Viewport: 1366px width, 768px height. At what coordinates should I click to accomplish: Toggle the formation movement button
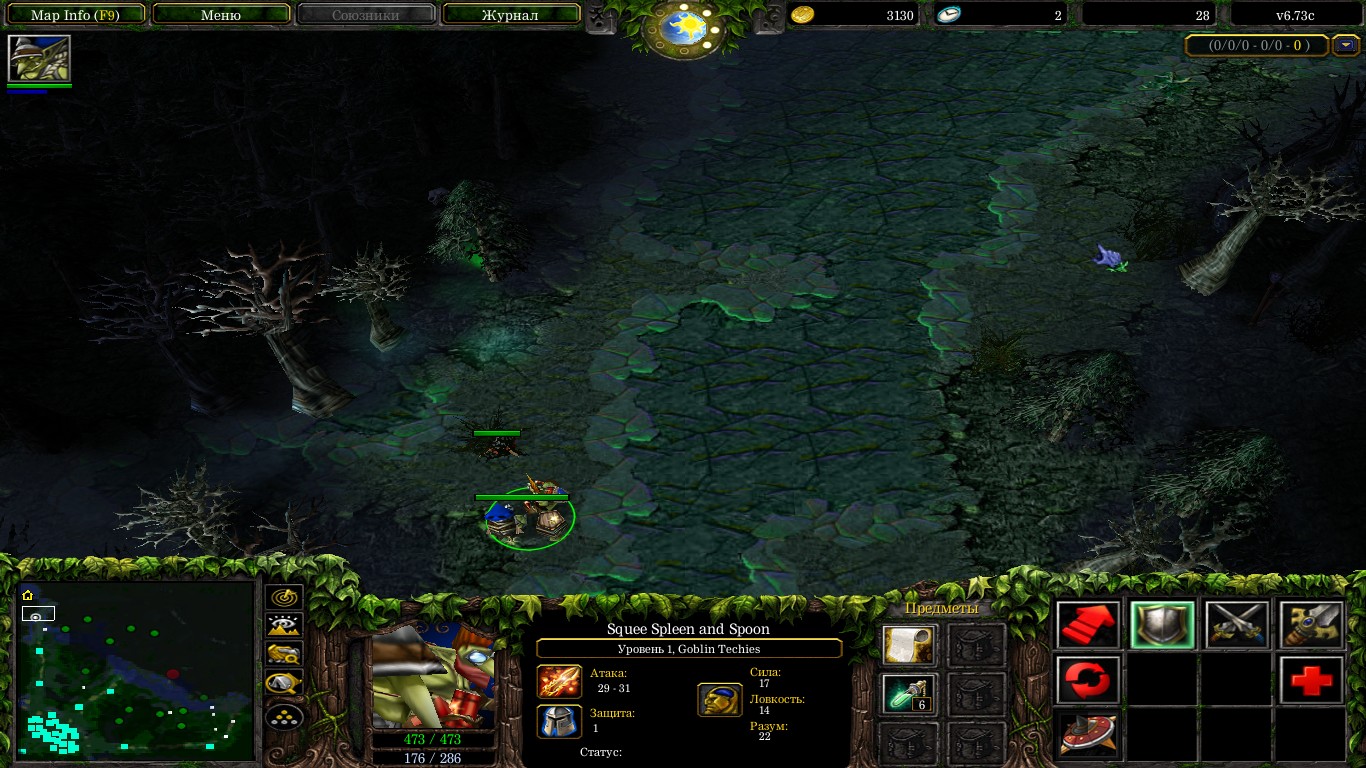[x=285, y=716]
